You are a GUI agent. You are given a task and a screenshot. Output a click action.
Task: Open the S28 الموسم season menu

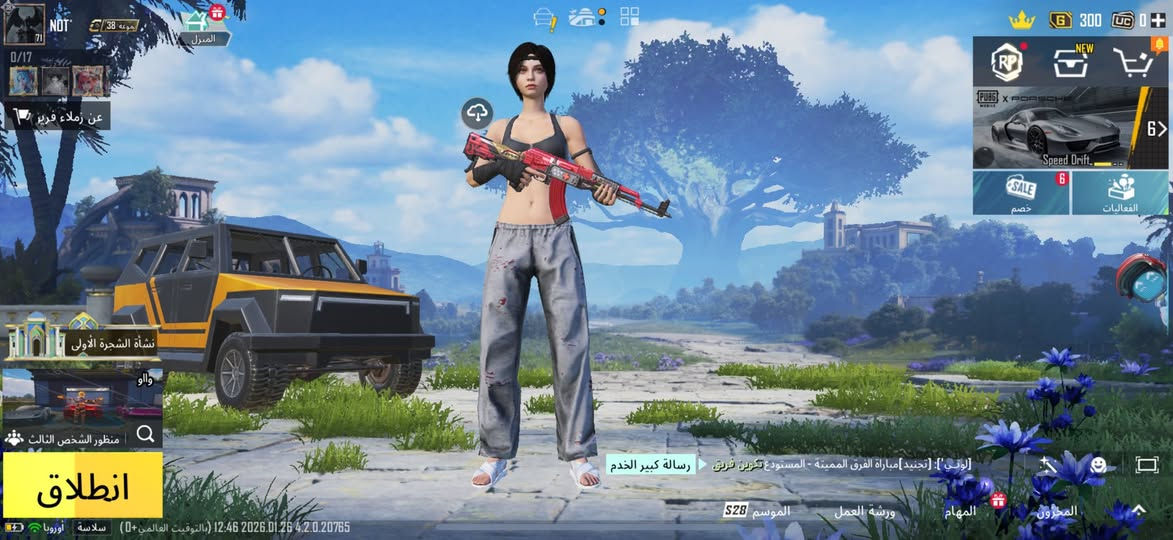(758, 511)
